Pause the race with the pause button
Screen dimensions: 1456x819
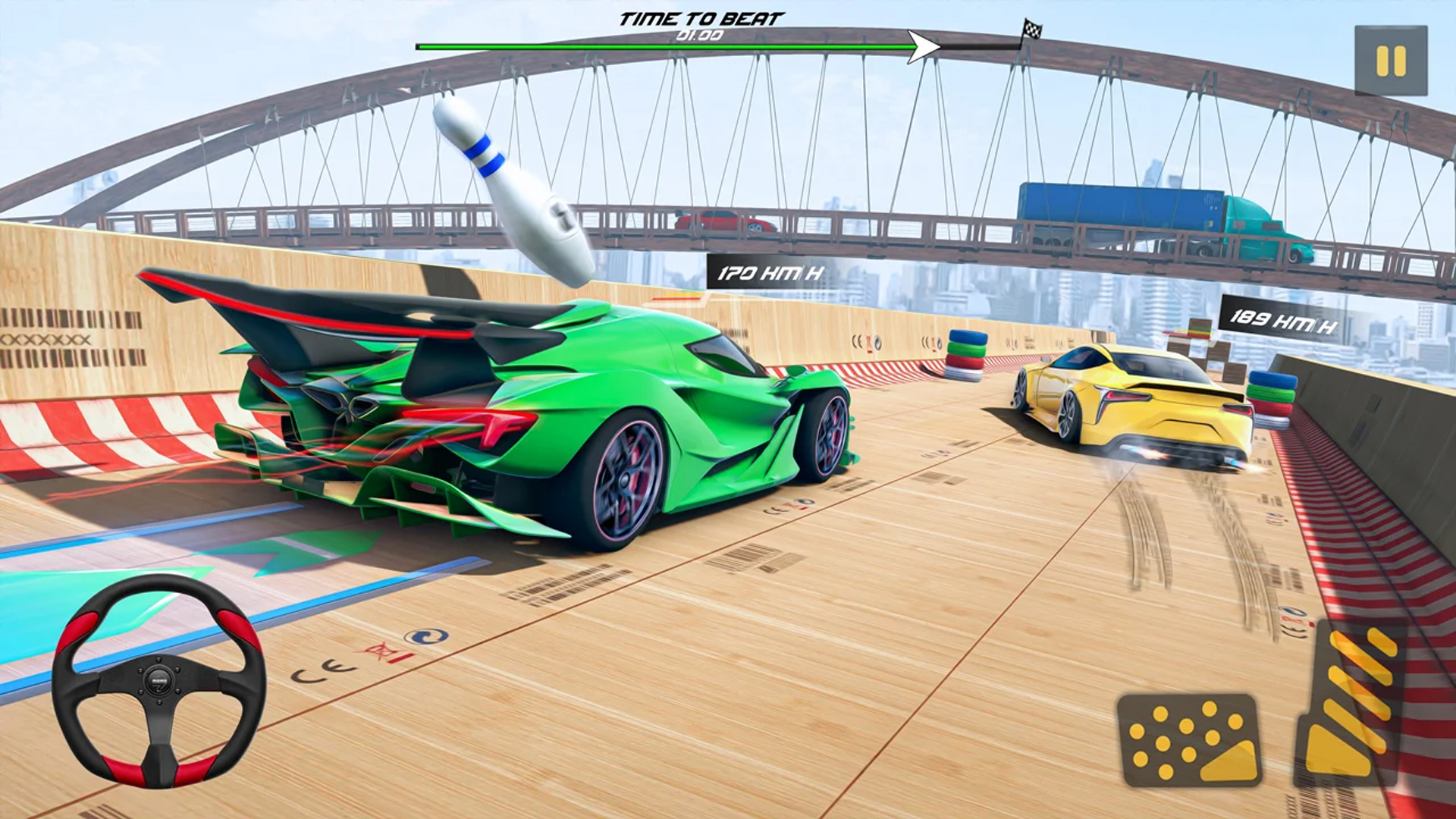(x=1391, y=61)
